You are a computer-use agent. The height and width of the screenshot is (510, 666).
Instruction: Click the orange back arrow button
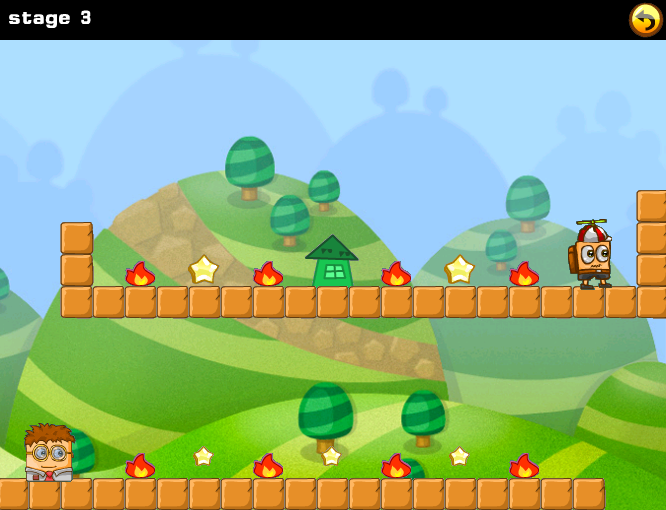pos(645,19)
